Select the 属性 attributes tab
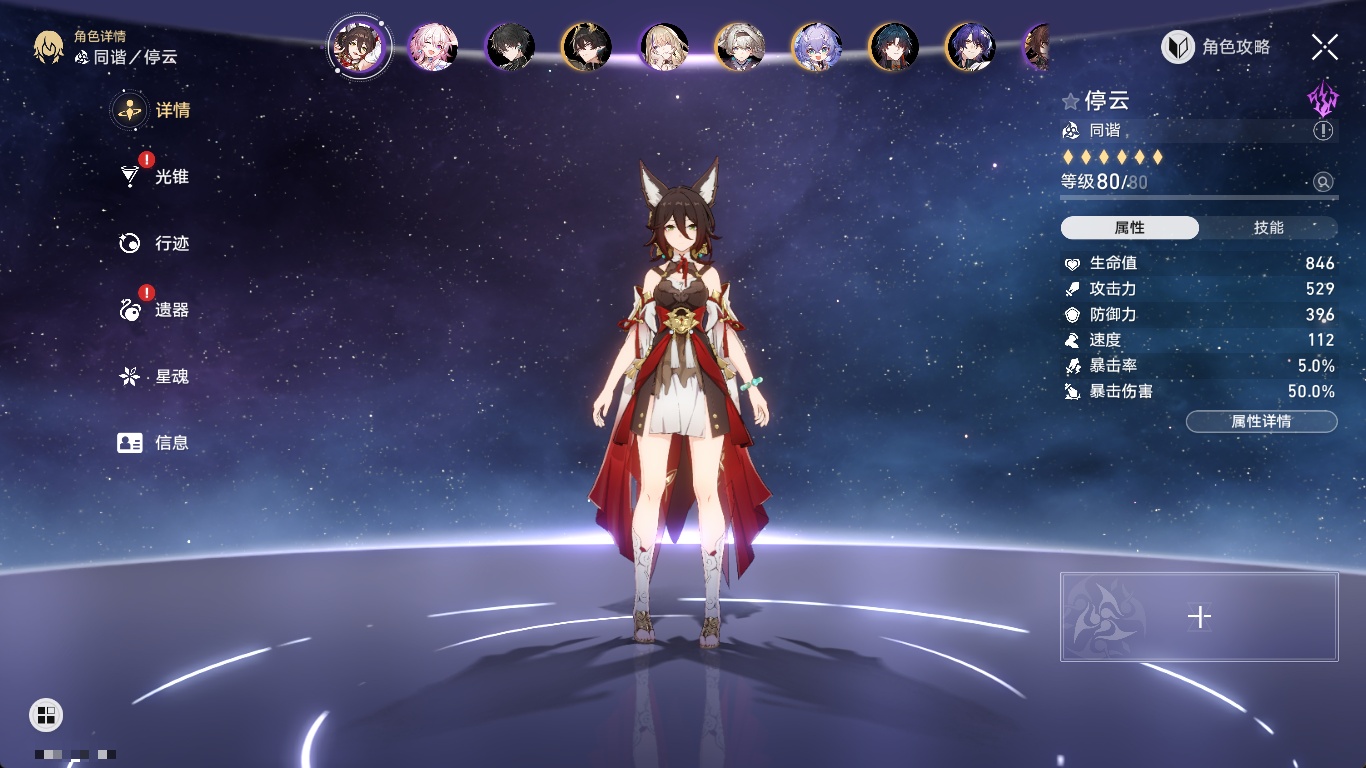 coord(1130,228)
